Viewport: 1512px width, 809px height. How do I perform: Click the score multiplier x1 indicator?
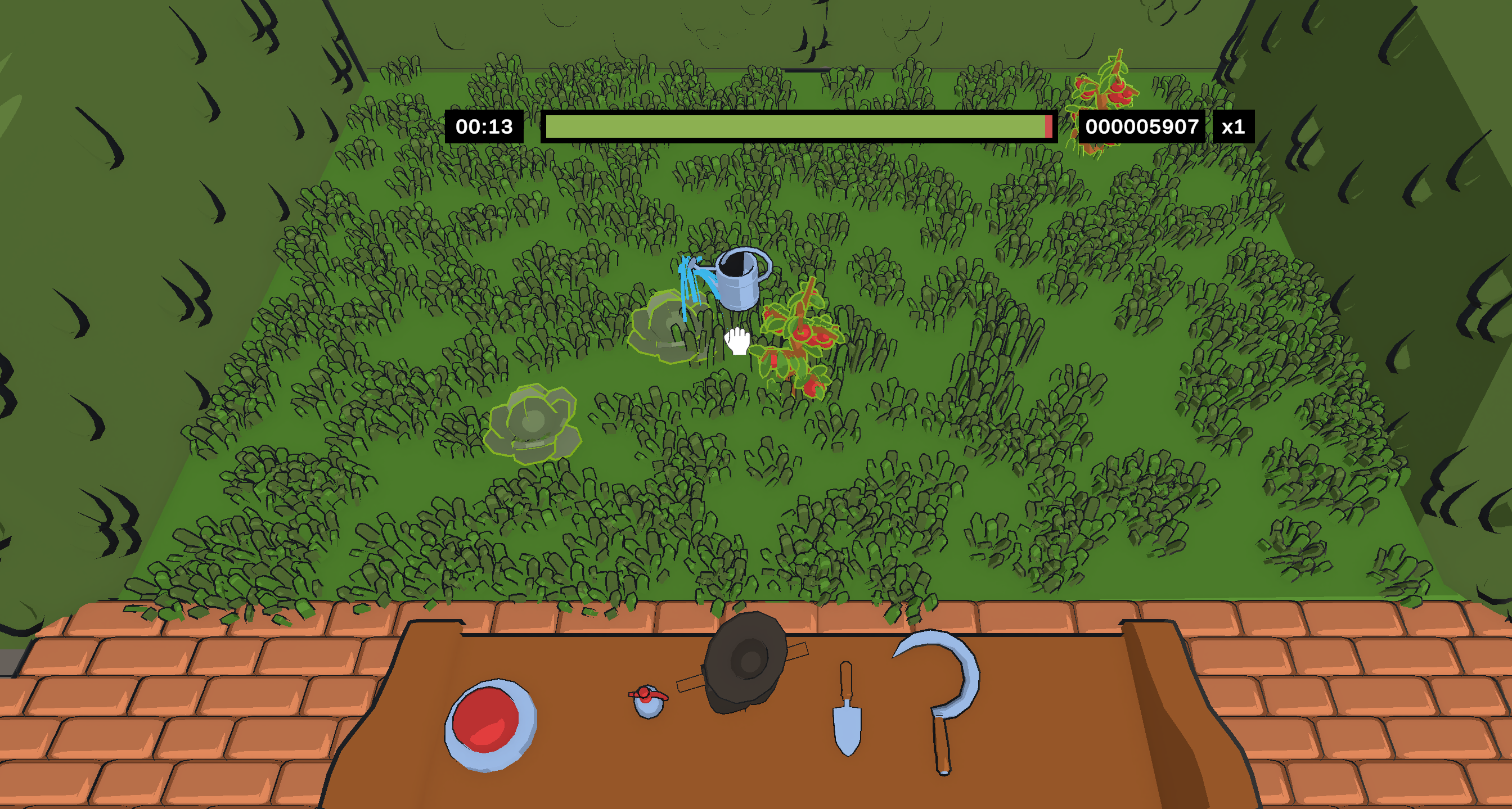(x=1235, y=125)
